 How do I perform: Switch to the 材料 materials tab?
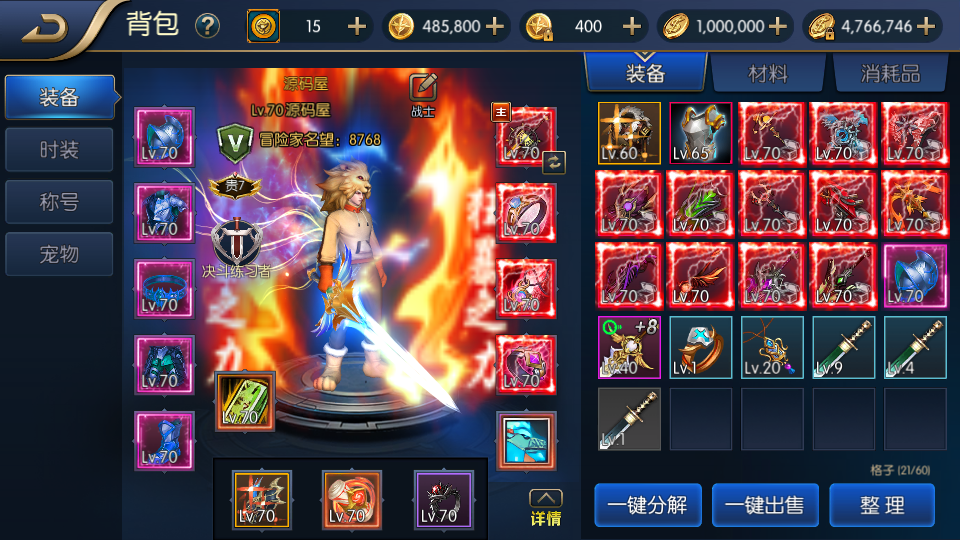click(767, 73)
